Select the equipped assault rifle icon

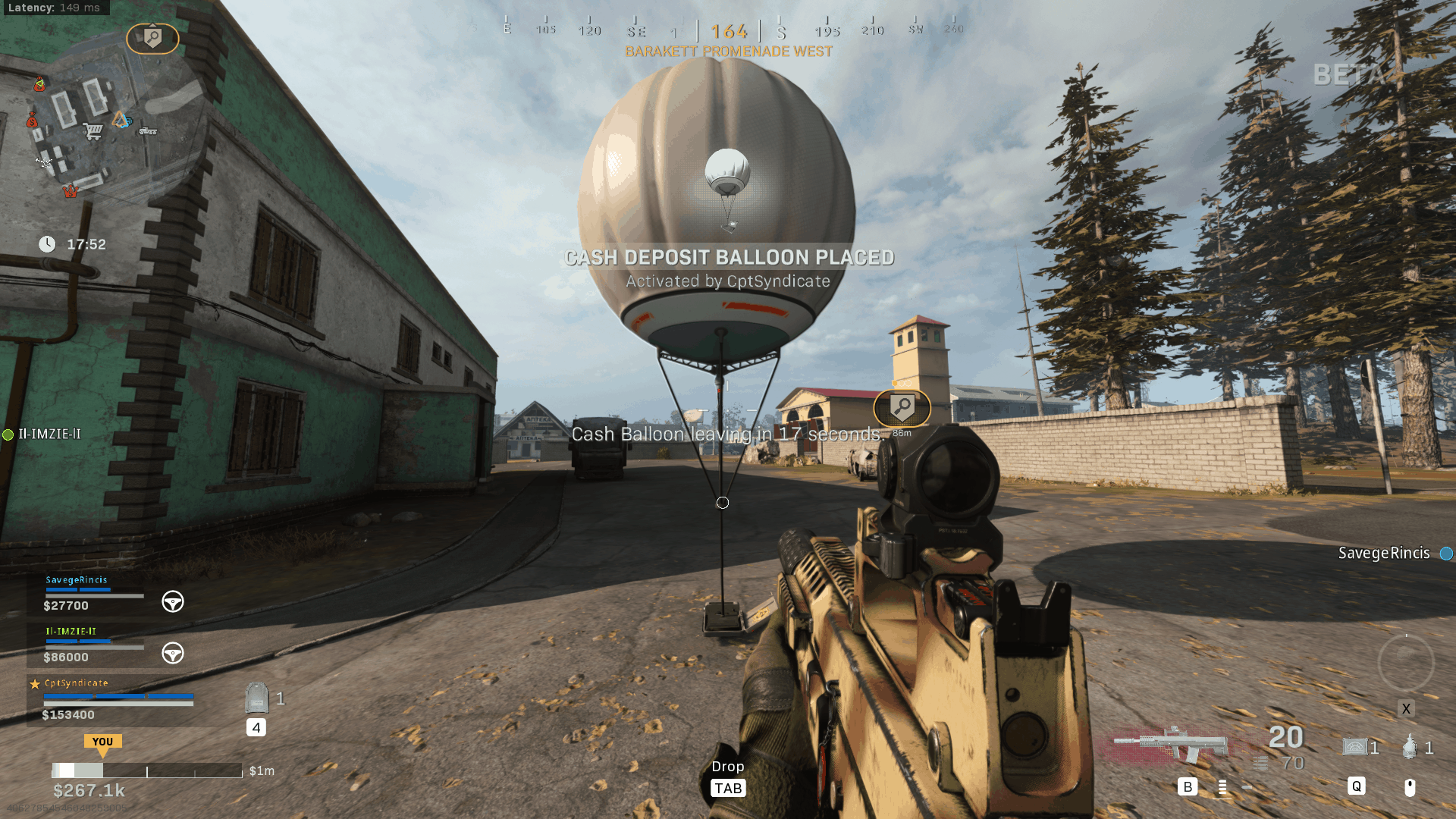1172,743
